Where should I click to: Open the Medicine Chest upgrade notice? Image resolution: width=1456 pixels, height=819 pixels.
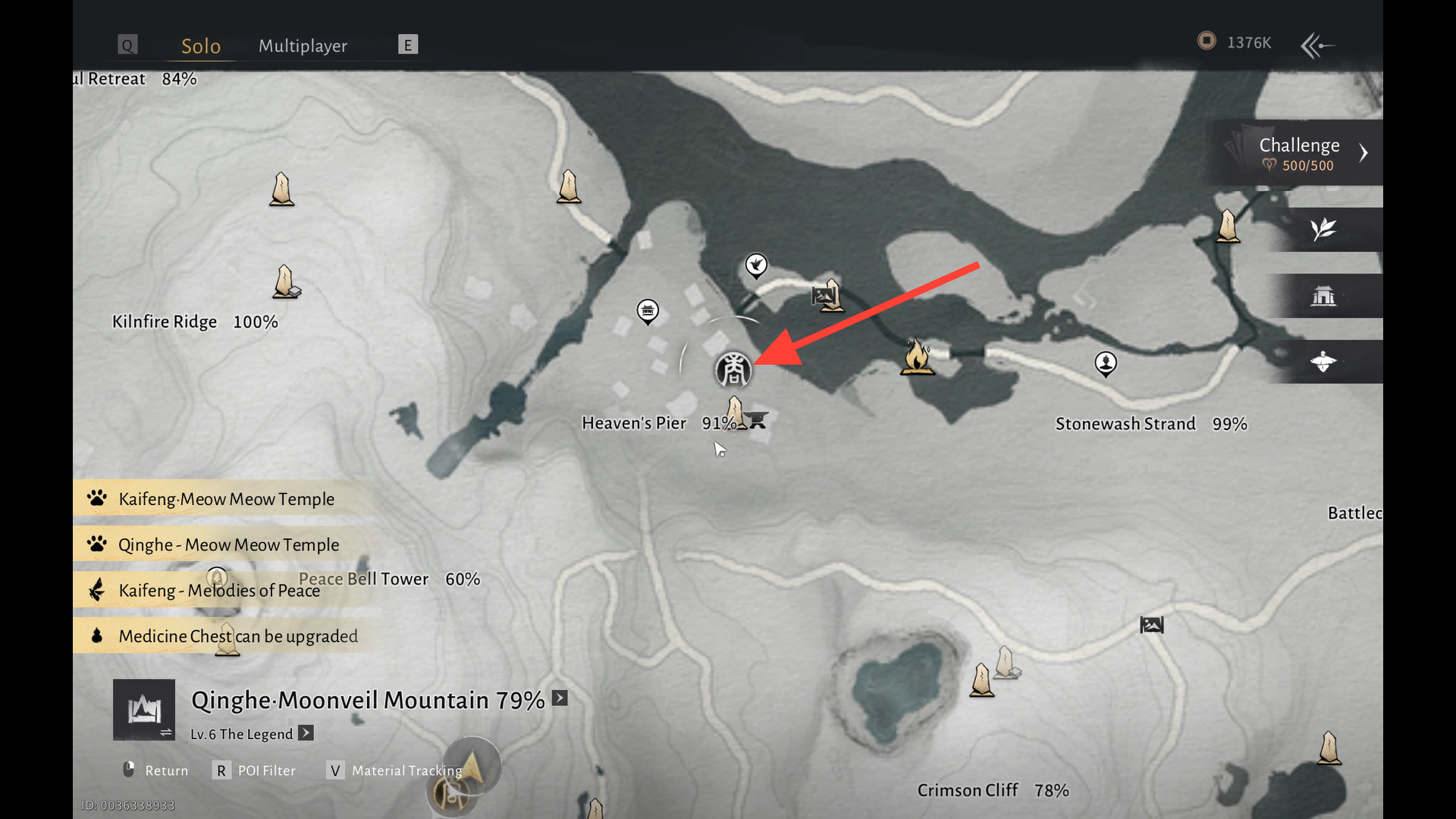point(237,636)
